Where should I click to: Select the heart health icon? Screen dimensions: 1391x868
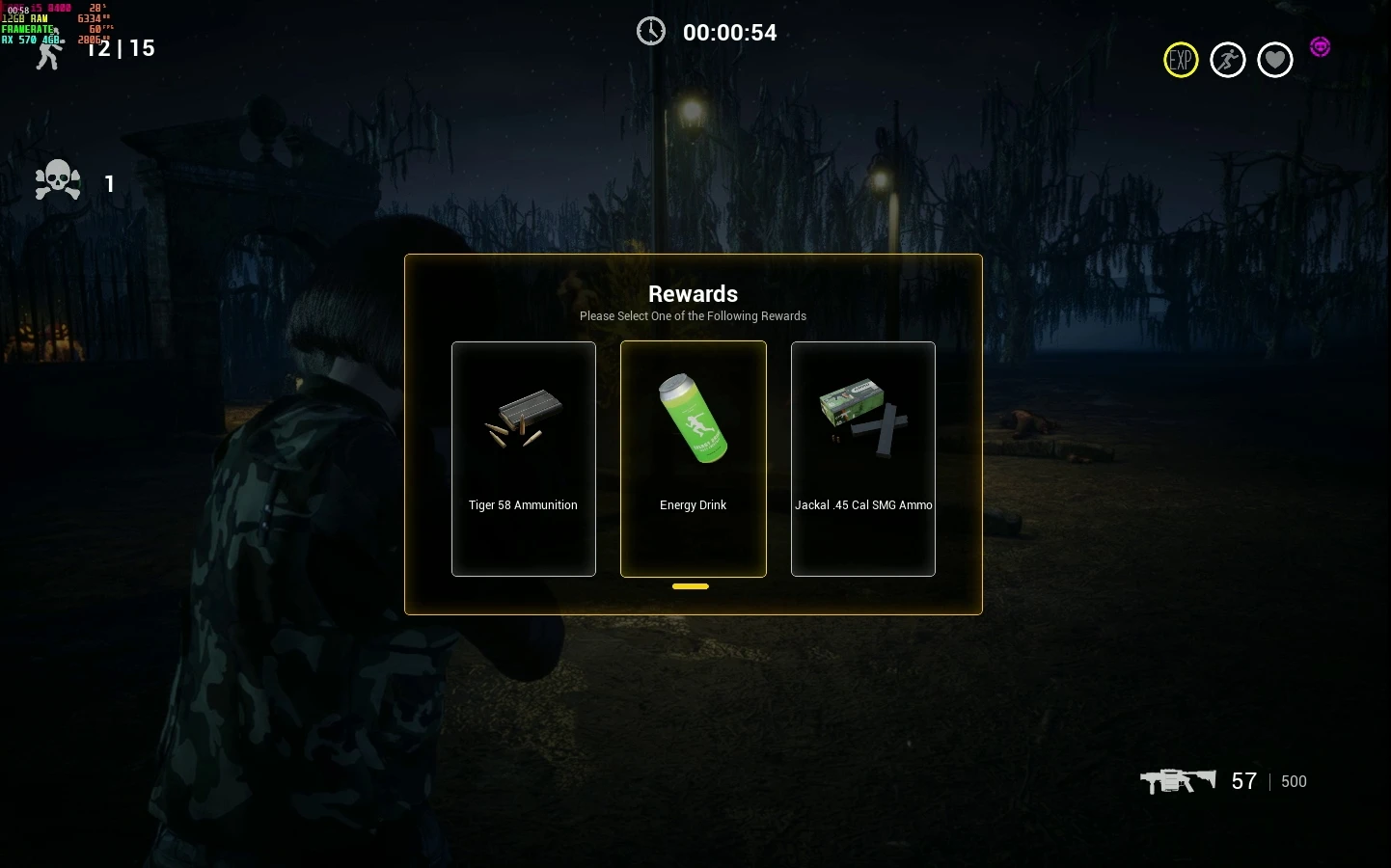tap(1275, 61)
